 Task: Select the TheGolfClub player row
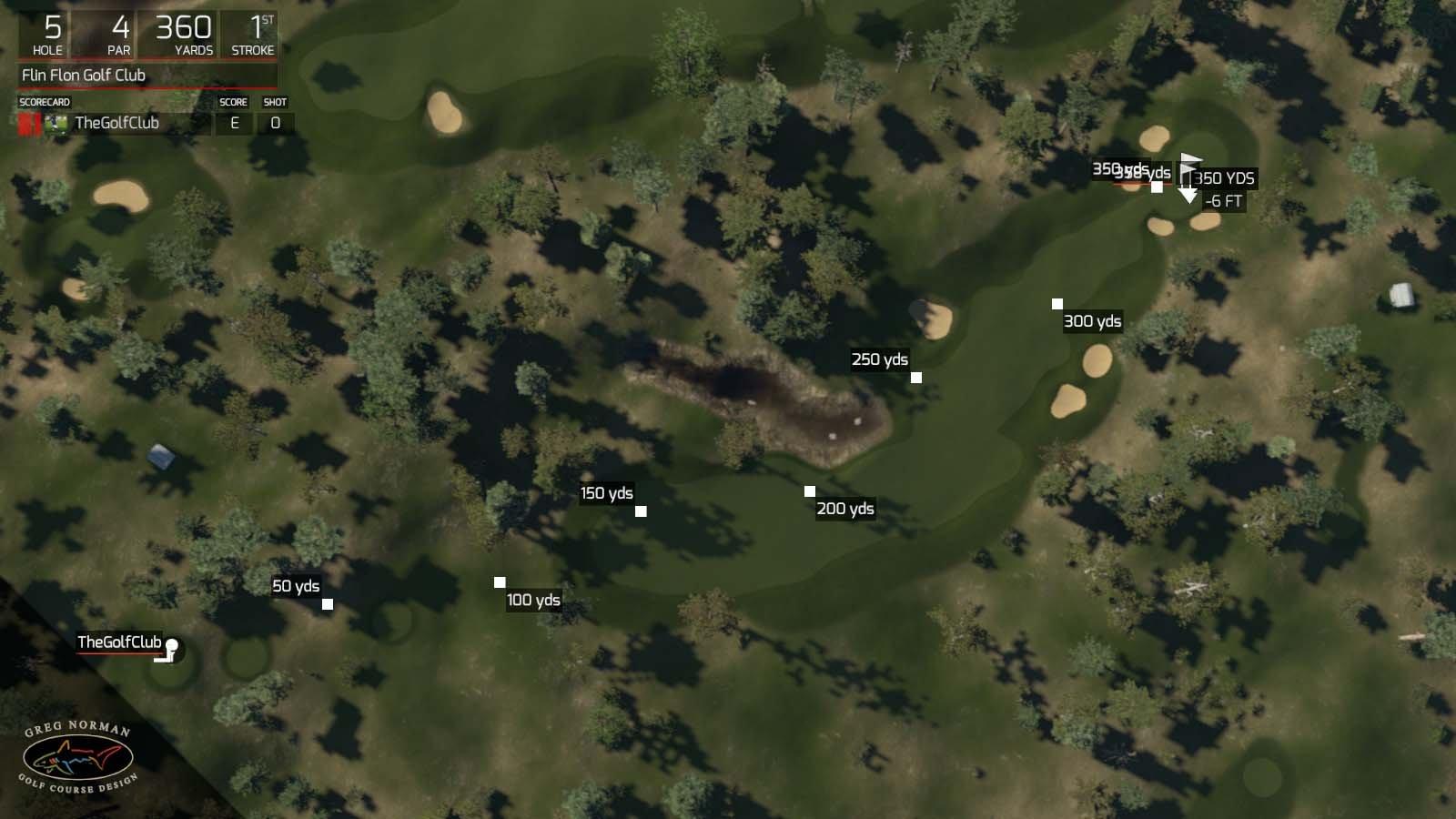coord(118,124)
